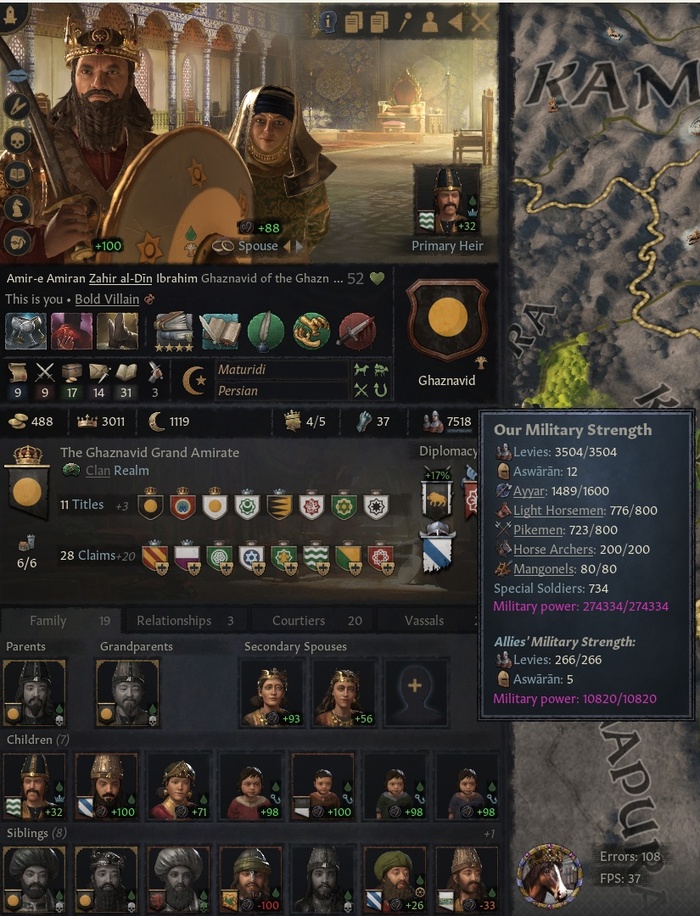The width and height of the screenshot is (700, 916).
Task: Click the chess knight icon
Action: 17,207
